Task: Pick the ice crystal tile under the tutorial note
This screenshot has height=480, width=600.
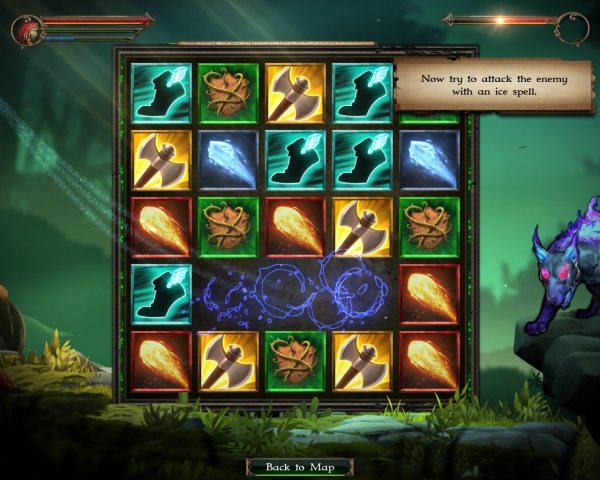Action: (430, 159)
